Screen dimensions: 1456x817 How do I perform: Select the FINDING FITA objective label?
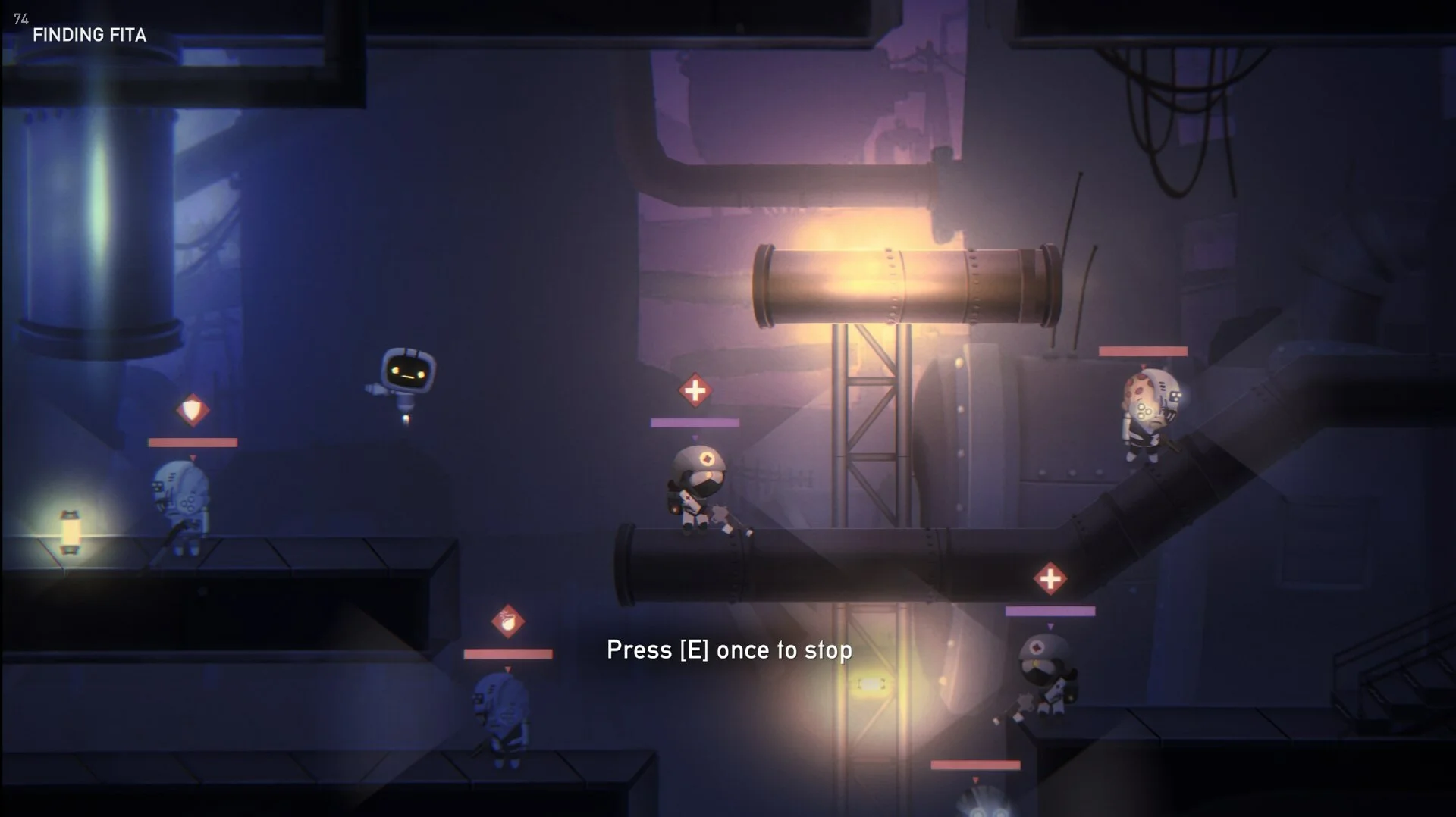(x=89, y=35)
